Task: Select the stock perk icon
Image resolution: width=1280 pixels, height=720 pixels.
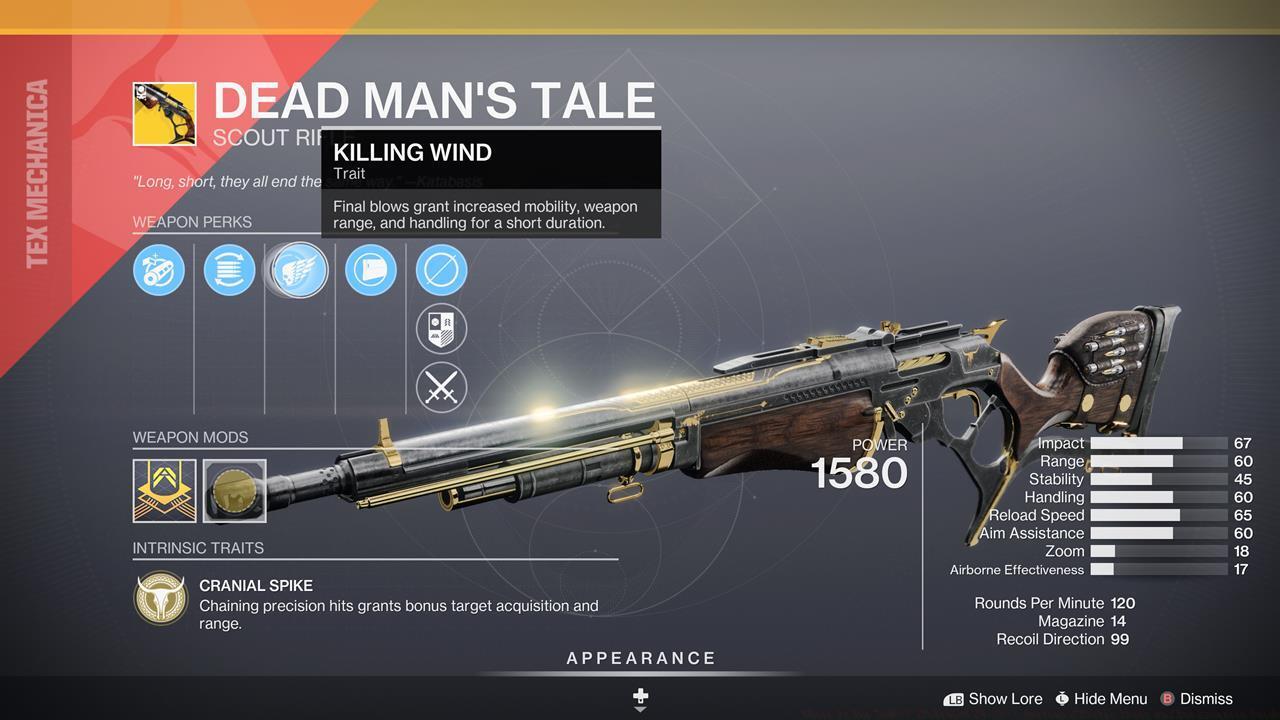Action: click(371, 270)
